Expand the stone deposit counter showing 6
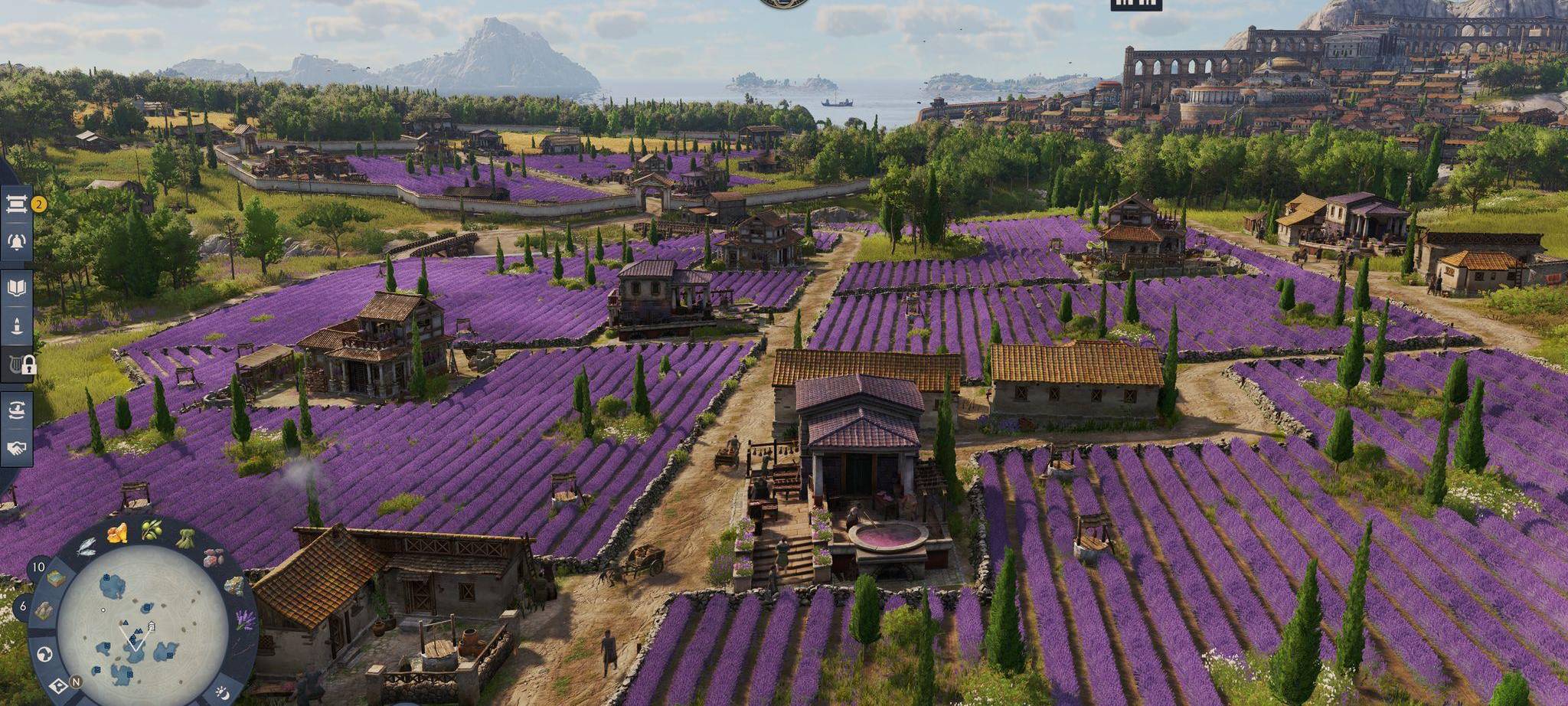 click(23, 606)
